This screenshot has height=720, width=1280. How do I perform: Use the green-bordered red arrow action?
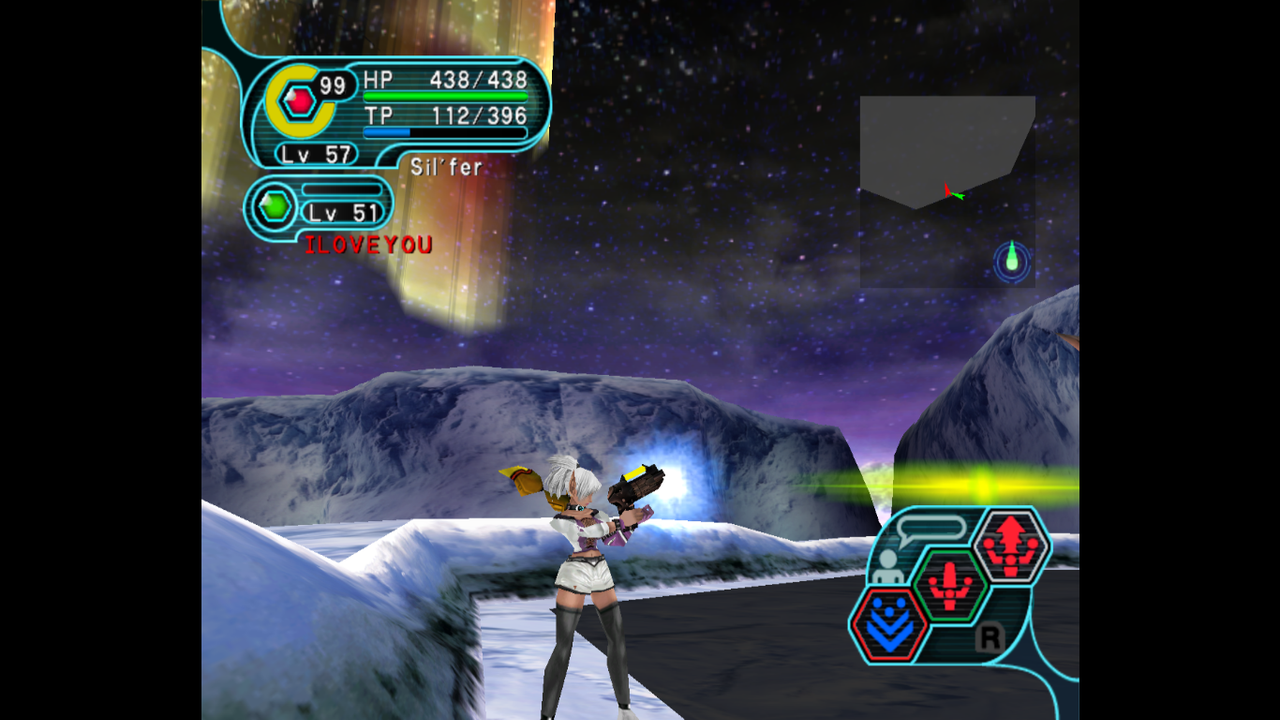950,585
